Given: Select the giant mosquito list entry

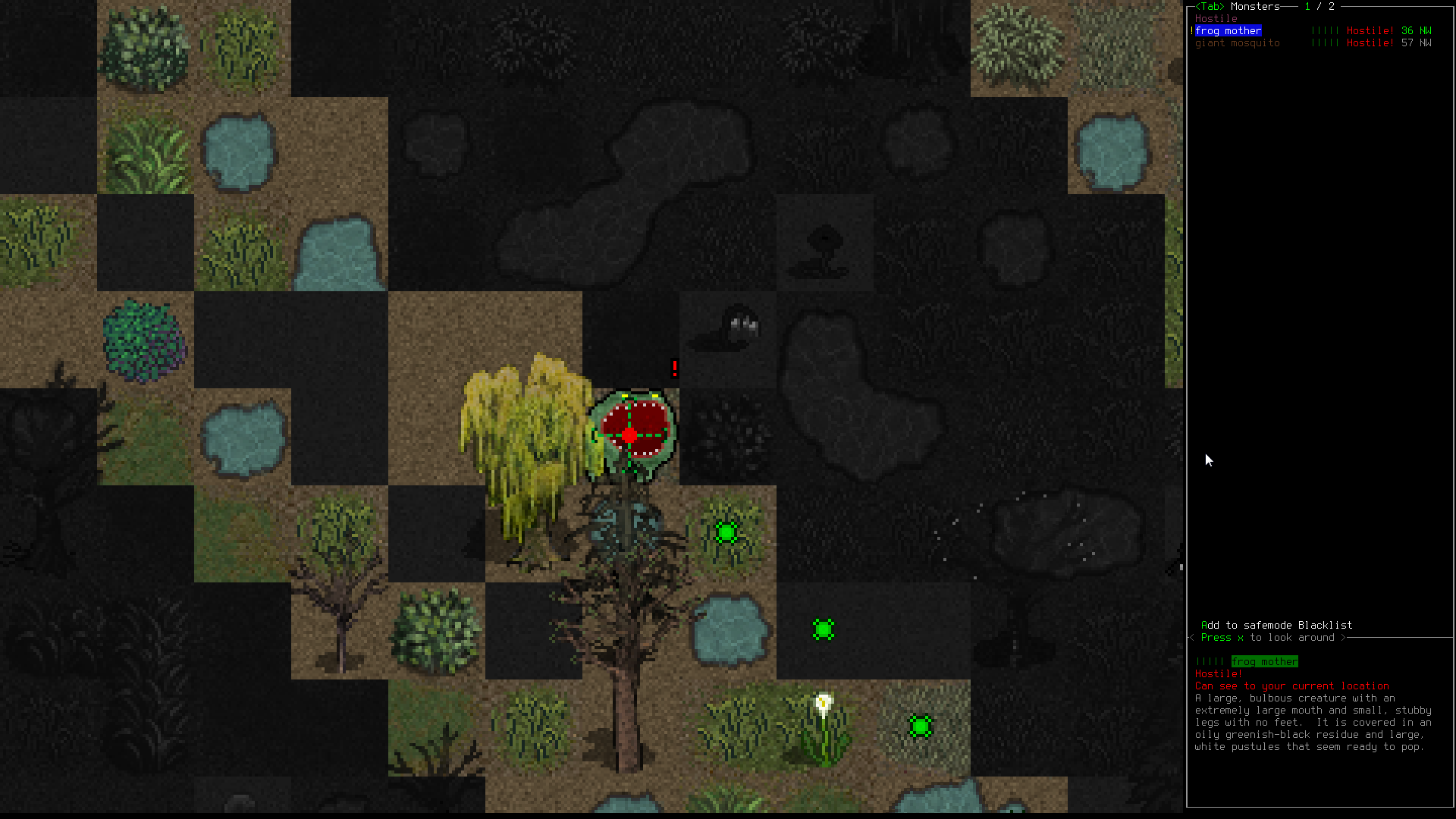Looking at the screenshot, I should (1237, 43).
